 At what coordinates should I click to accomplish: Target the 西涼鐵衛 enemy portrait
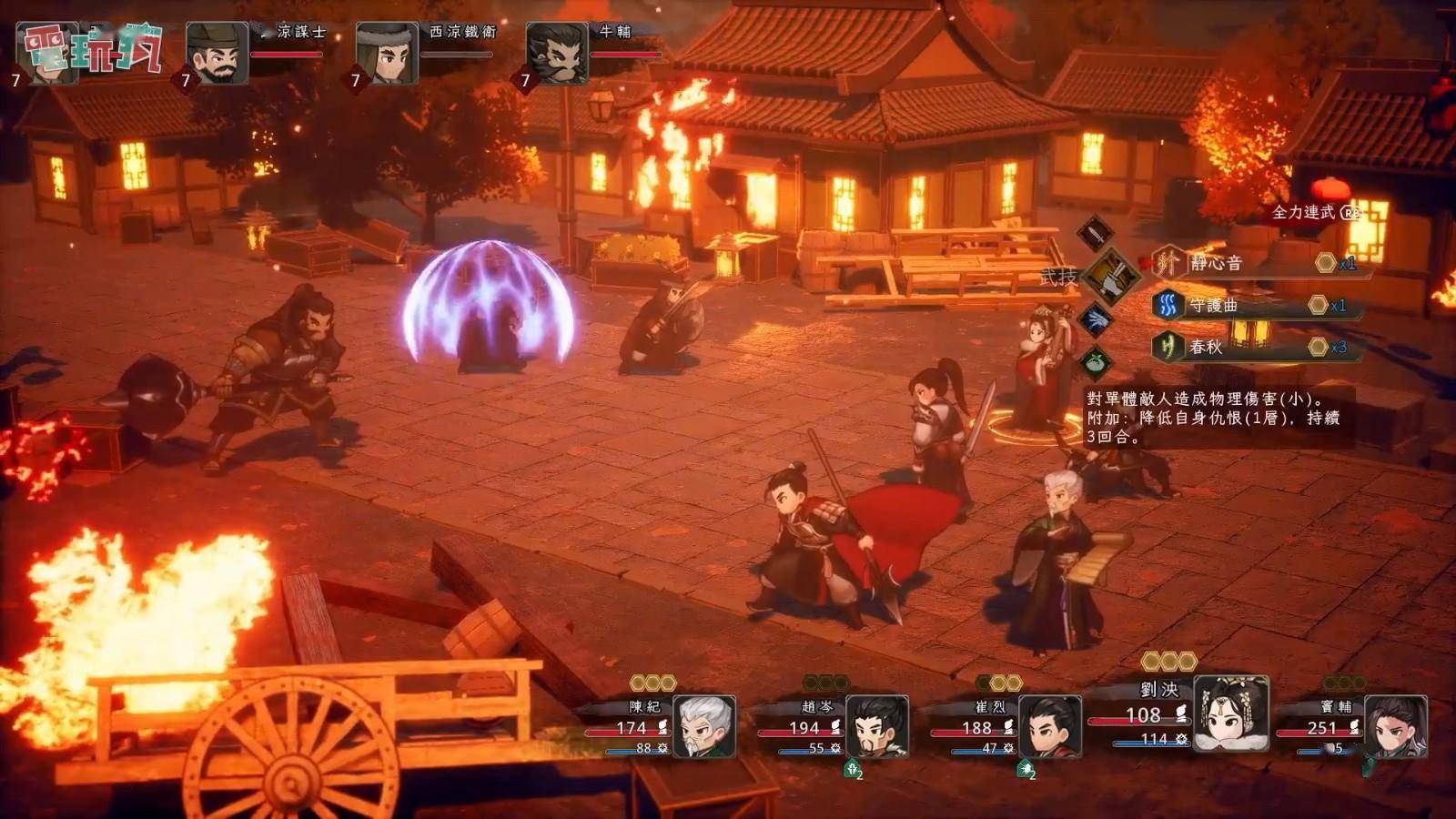coord(387,54)
